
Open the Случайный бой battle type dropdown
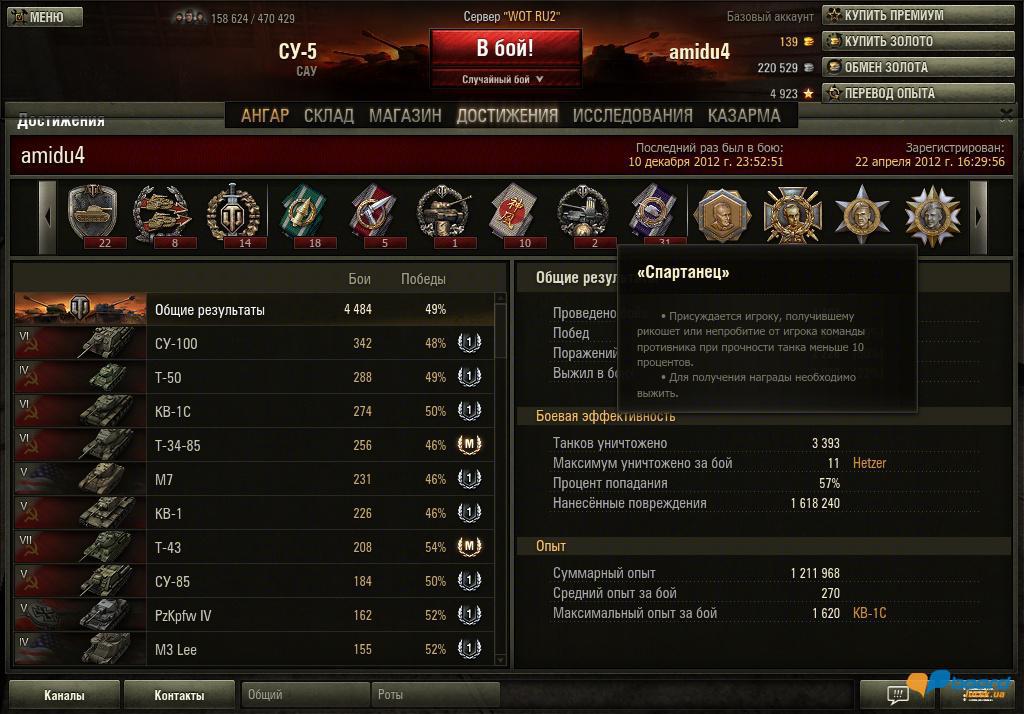pyautogui.click(x=503, y=79)
